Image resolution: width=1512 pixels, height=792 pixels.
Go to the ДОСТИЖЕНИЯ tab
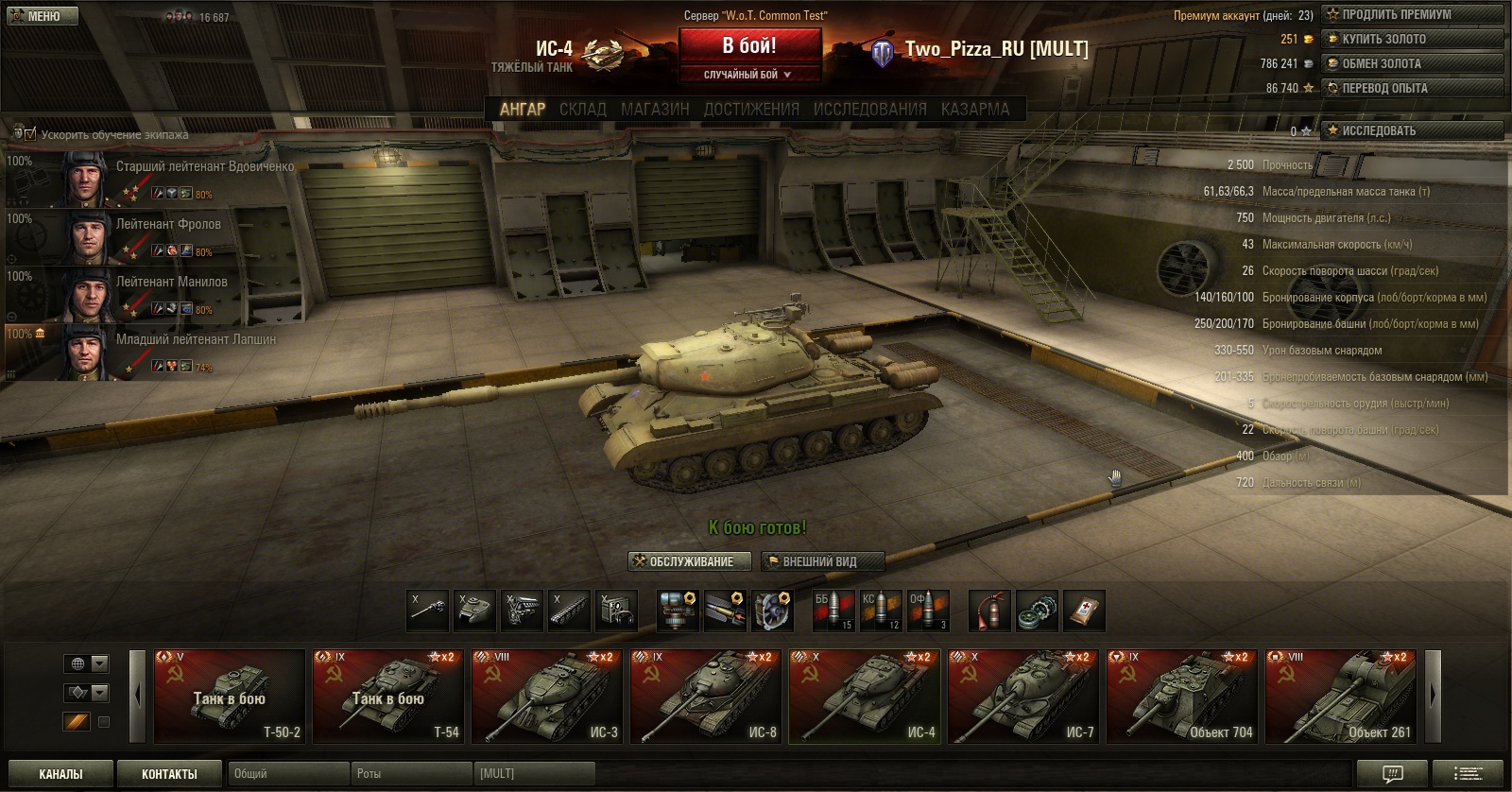(x=751, y=110)
